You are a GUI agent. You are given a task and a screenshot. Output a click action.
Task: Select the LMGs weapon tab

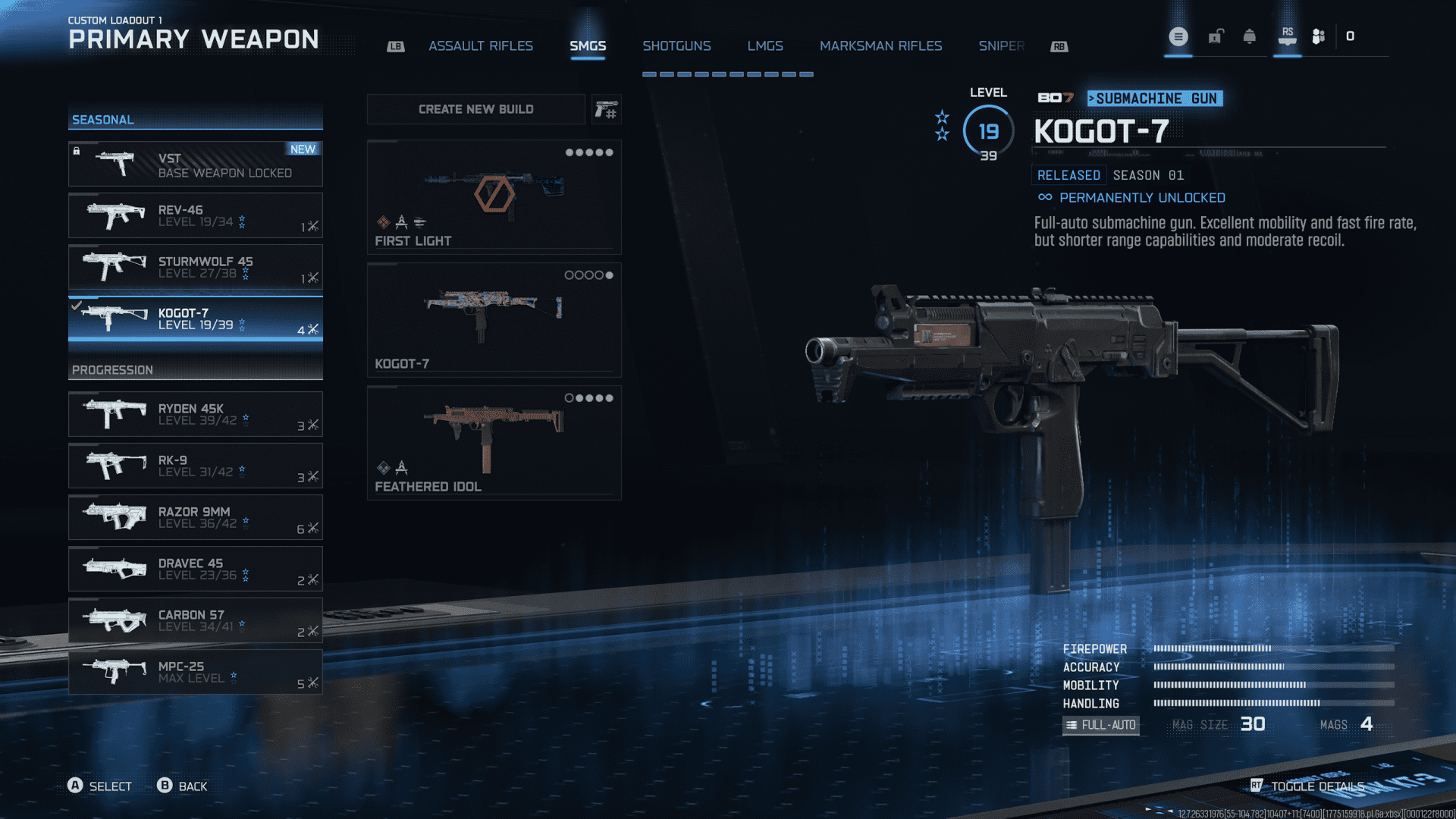[x=765, y=46]
